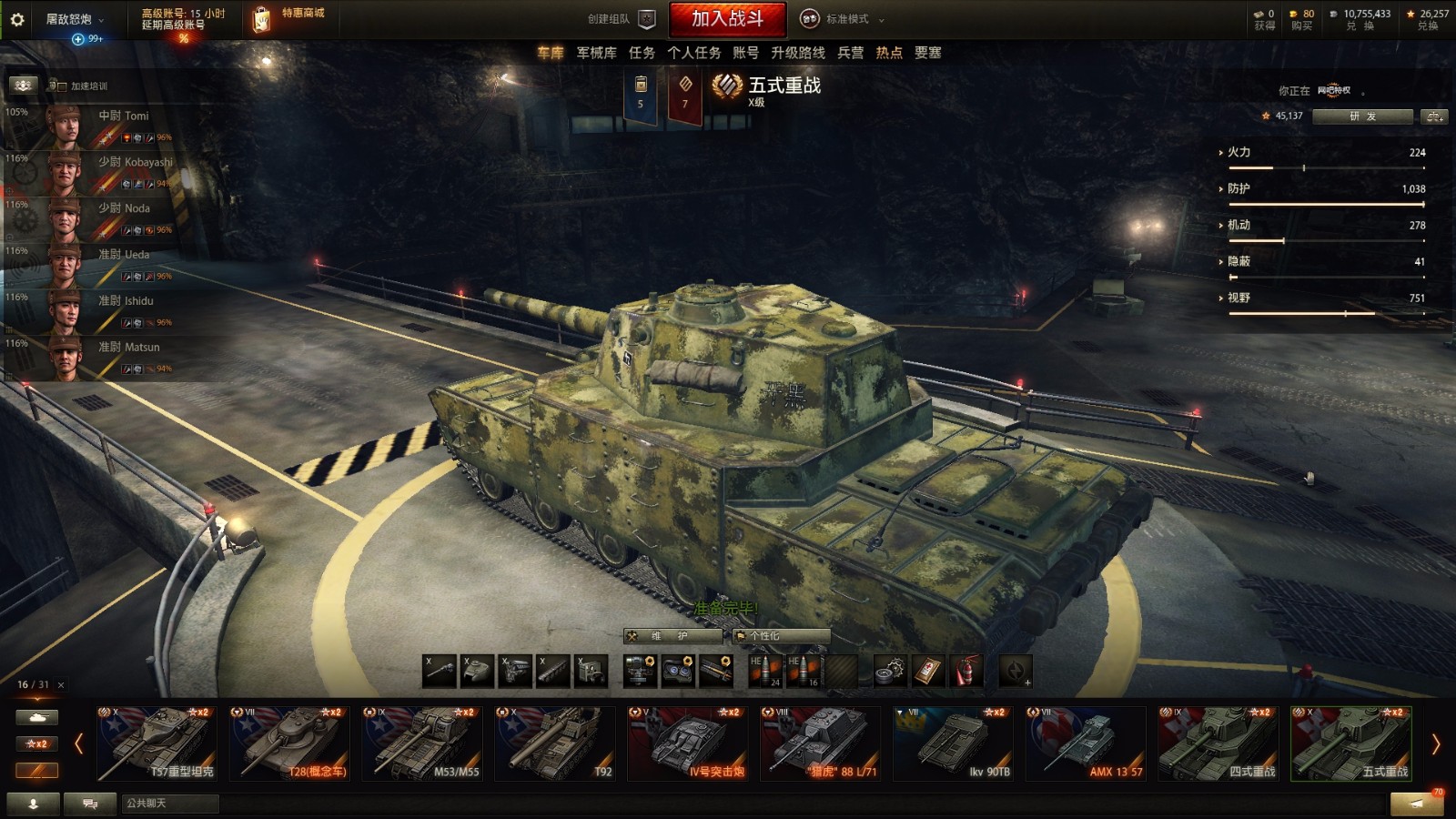
Task: Select the AMX 13 57 tank
Action: click(1085, 744)
